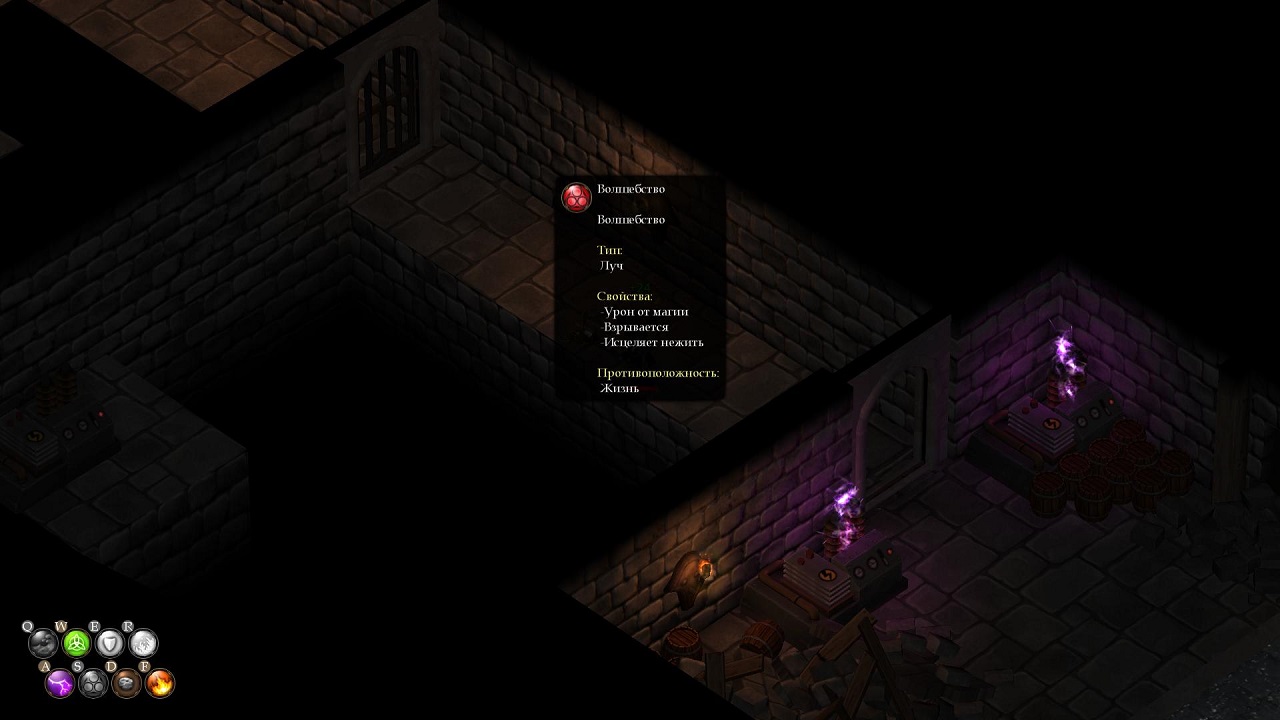The width and height of the screenshot is (1280, 720).
Task: Choose the green life element orb
Action: tap(77, 643)
